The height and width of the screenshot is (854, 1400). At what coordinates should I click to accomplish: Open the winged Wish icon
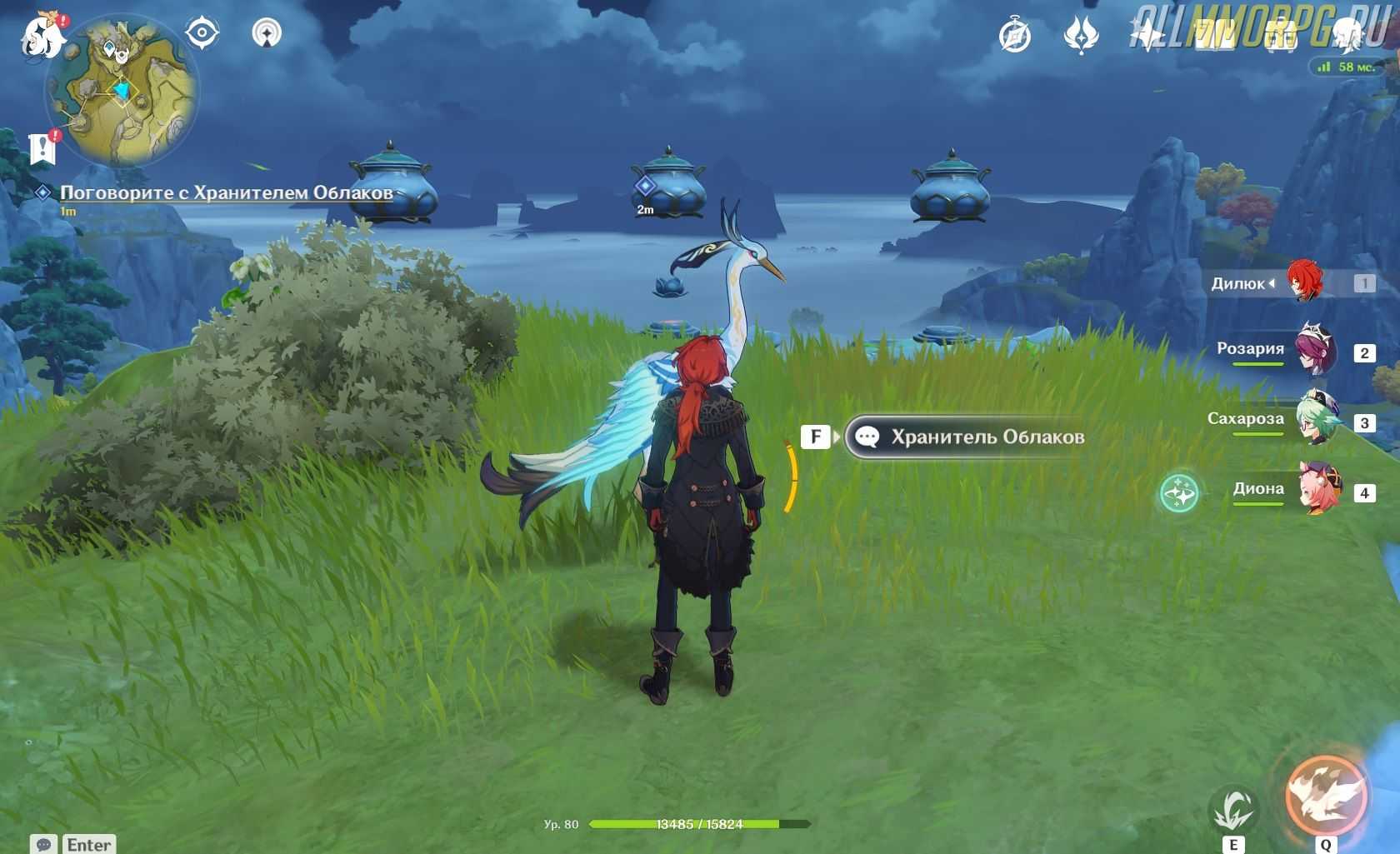click(x=1081, y=37)
